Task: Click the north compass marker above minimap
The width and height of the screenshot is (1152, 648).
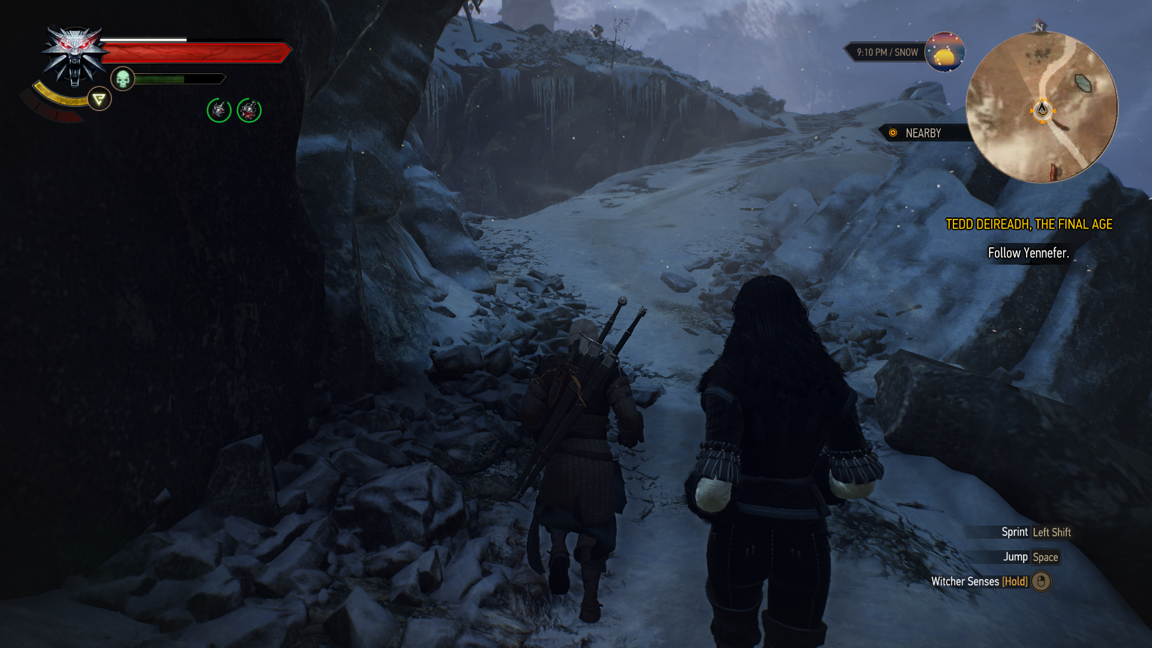Action: [x=1040, y=27]
